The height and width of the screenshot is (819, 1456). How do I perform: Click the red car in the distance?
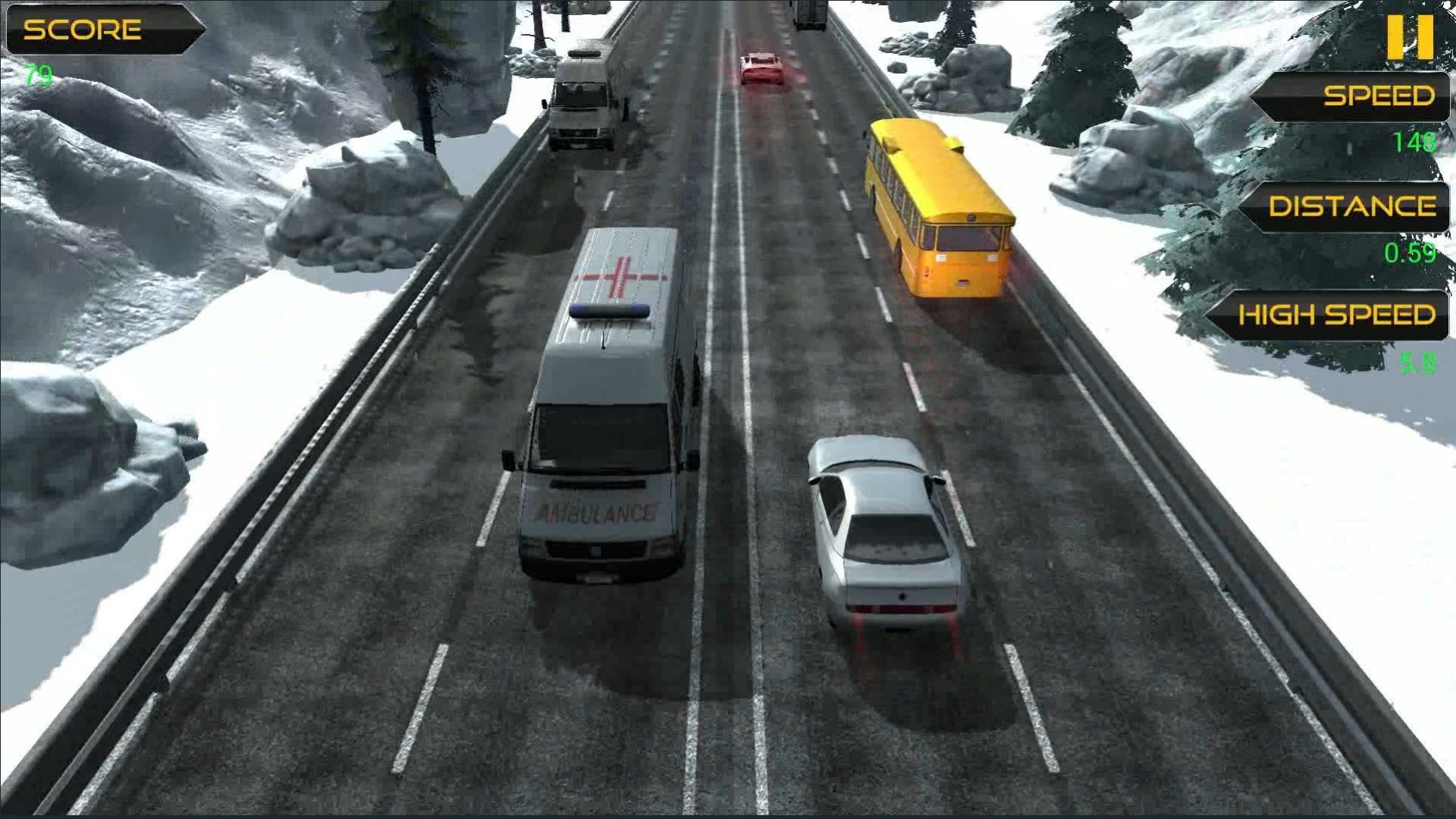click(x=762, y=68)
